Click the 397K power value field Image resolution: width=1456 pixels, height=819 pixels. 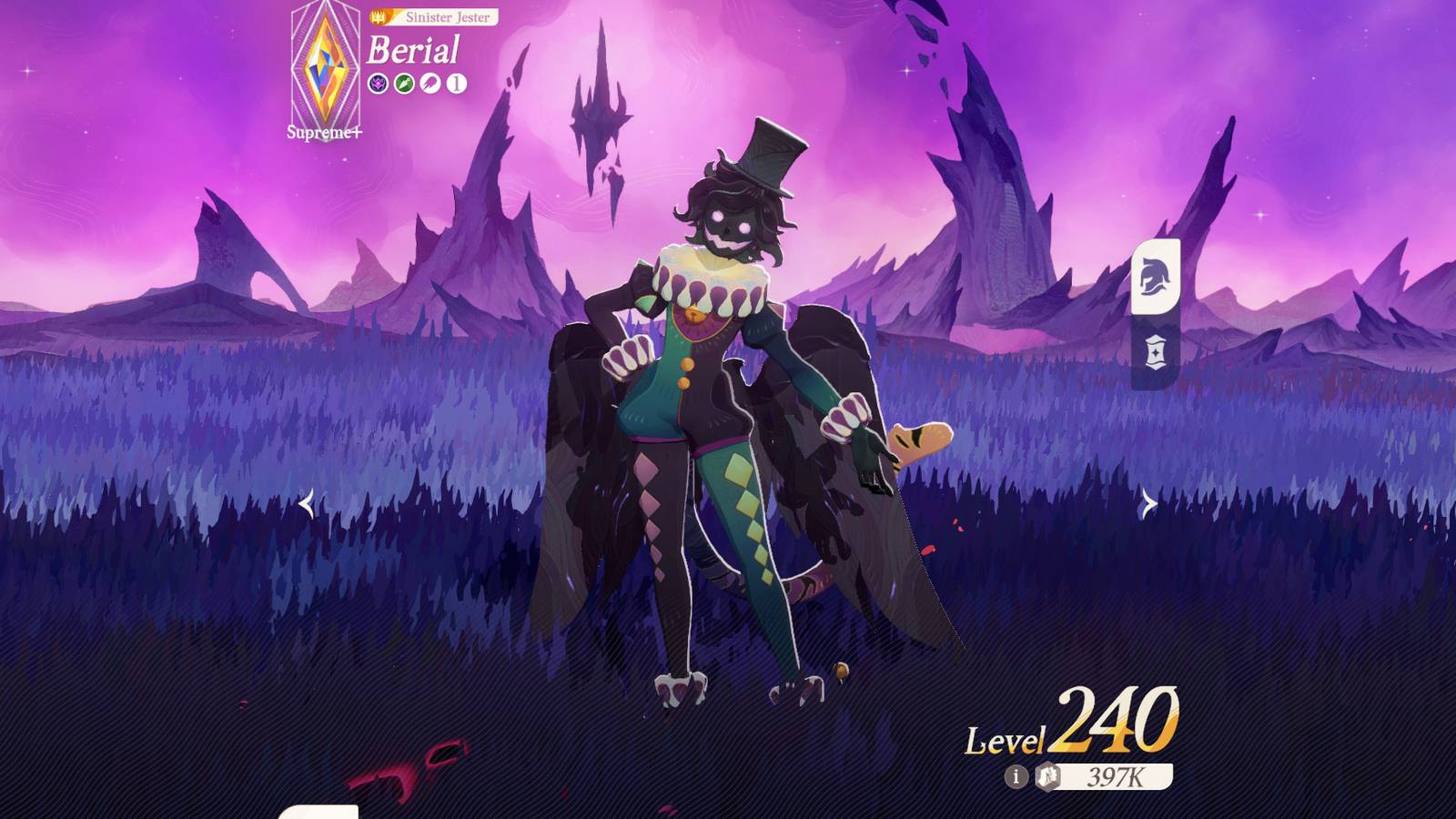pos(1117,777)
